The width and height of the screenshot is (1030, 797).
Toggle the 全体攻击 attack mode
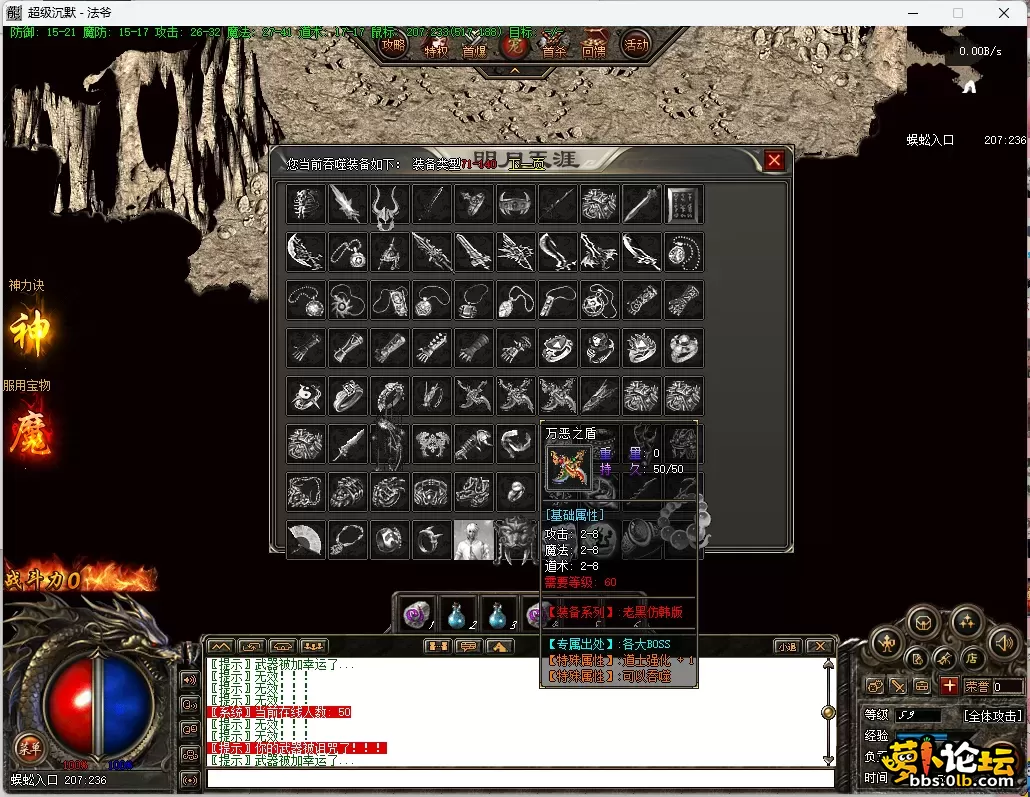(x=992, y=716)
